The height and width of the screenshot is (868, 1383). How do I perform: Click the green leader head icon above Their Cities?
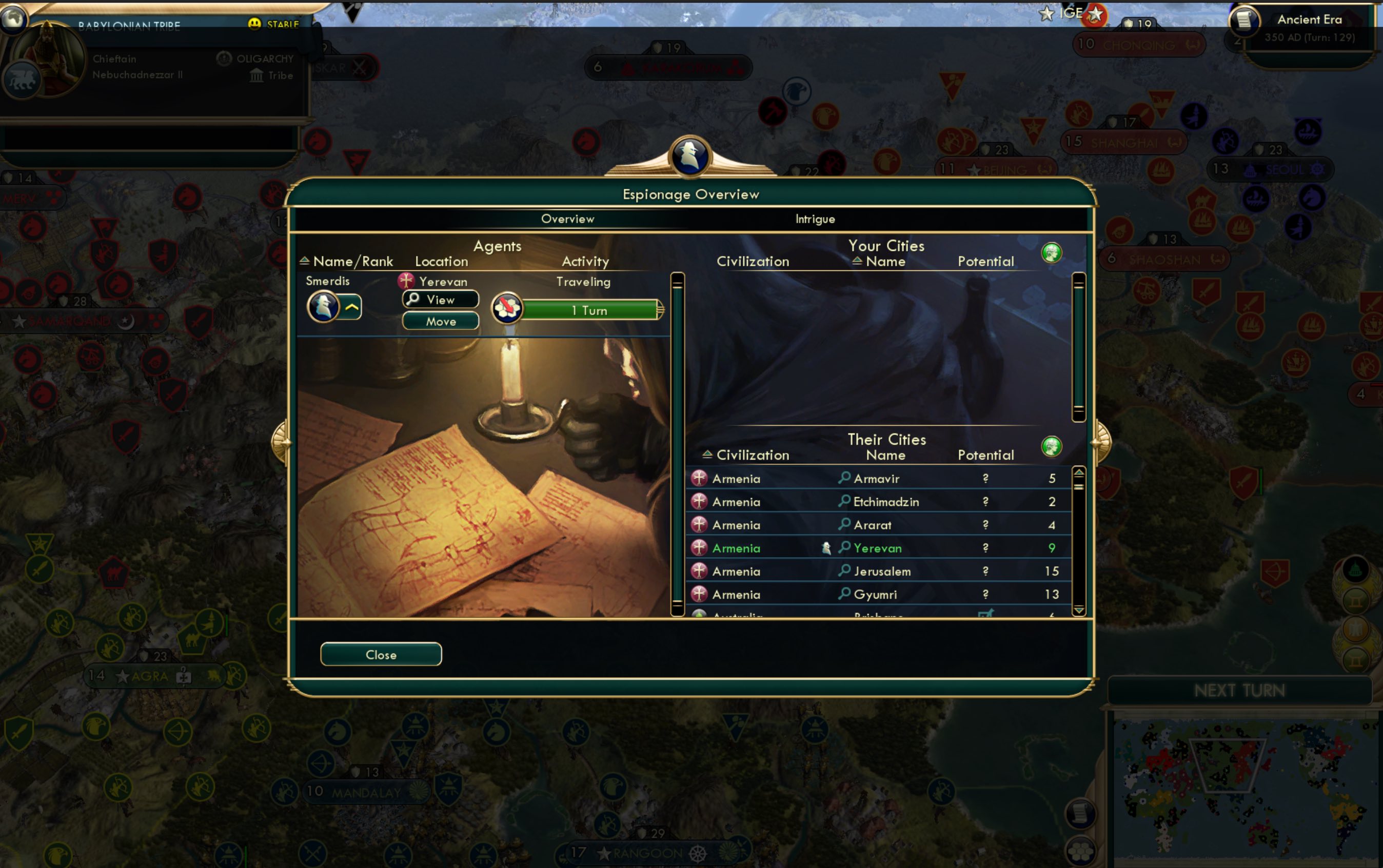click(1052, 448)
